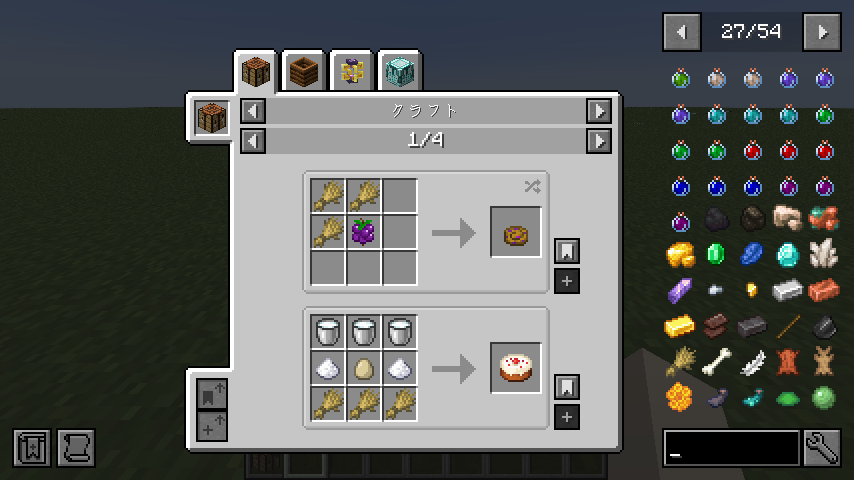Advance item list past page 27/54
Image resolution: width=854 pixels, height=480 pixels.
click(822, 32)
